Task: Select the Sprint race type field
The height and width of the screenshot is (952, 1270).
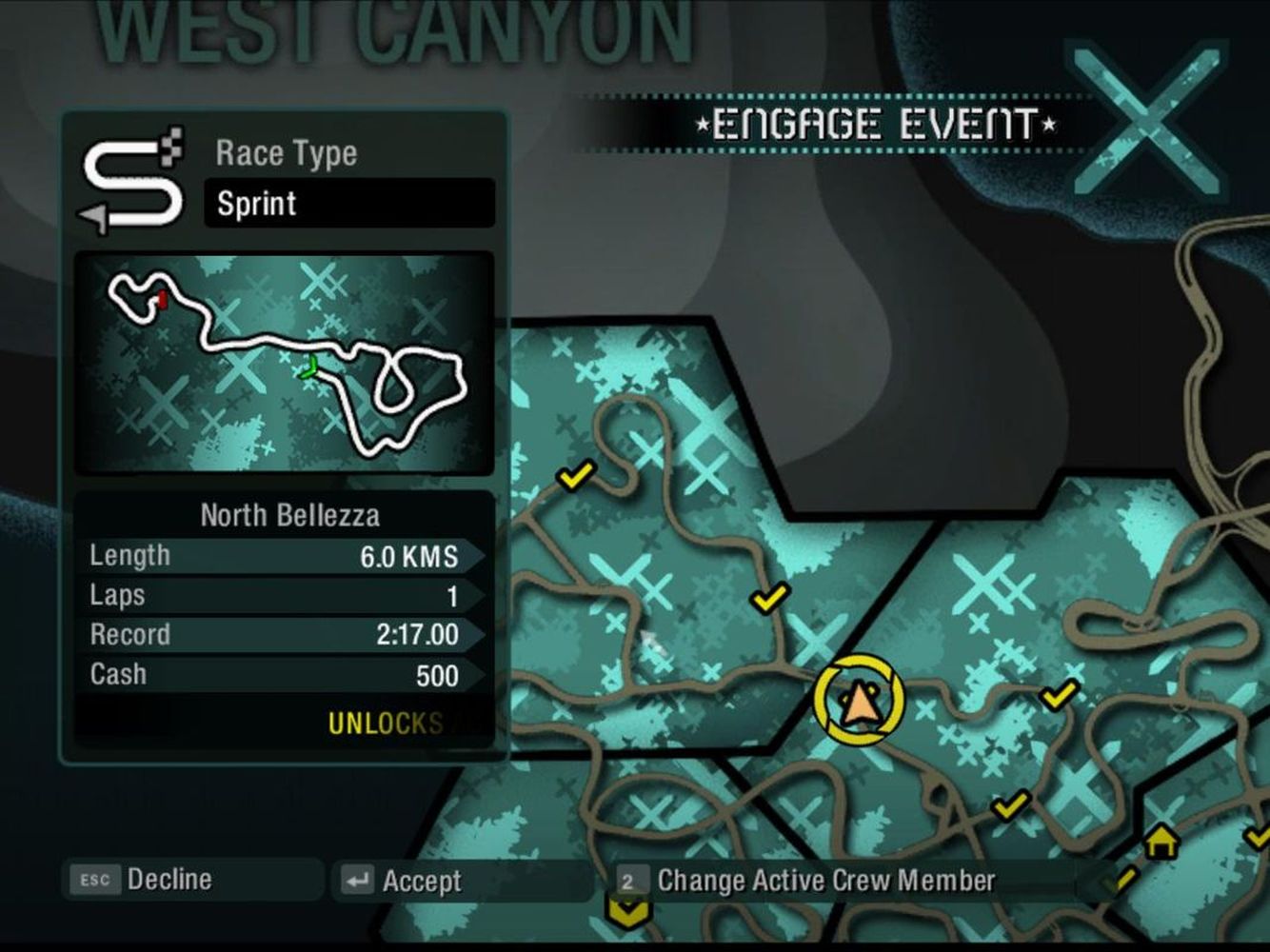Action: [348, 204]
